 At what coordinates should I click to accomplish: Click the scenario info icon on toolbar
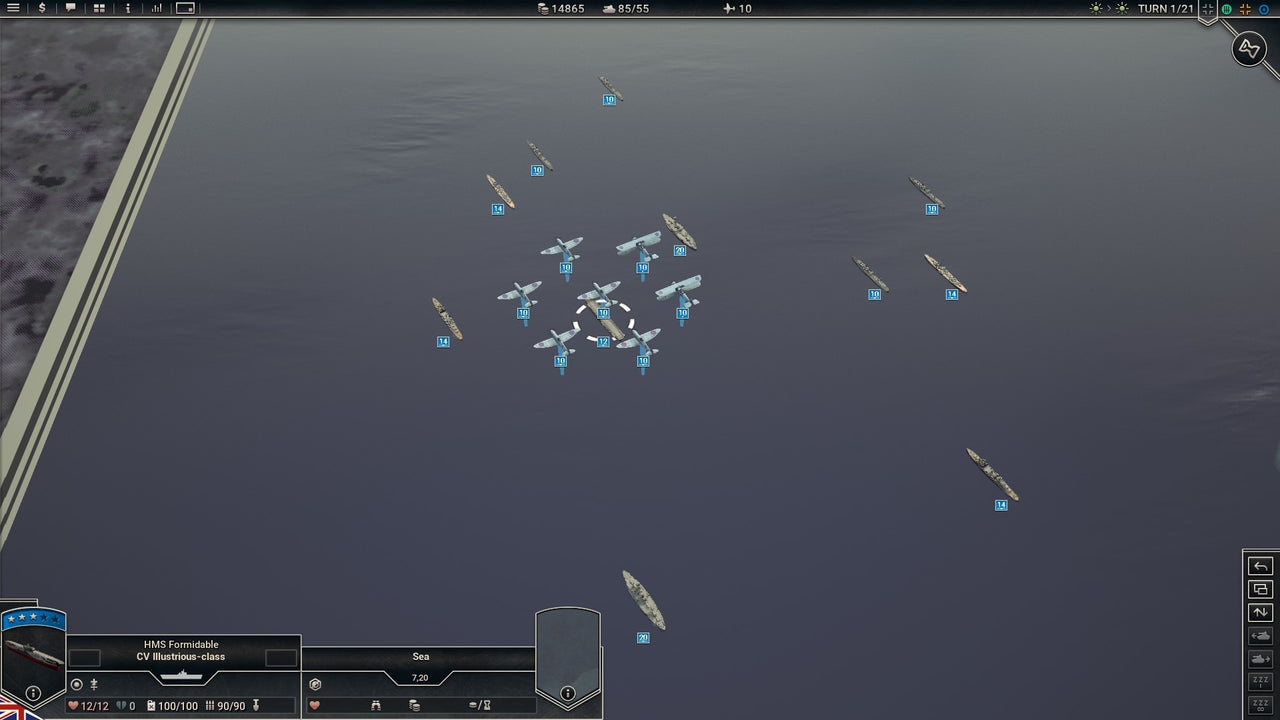coord(126,9)
